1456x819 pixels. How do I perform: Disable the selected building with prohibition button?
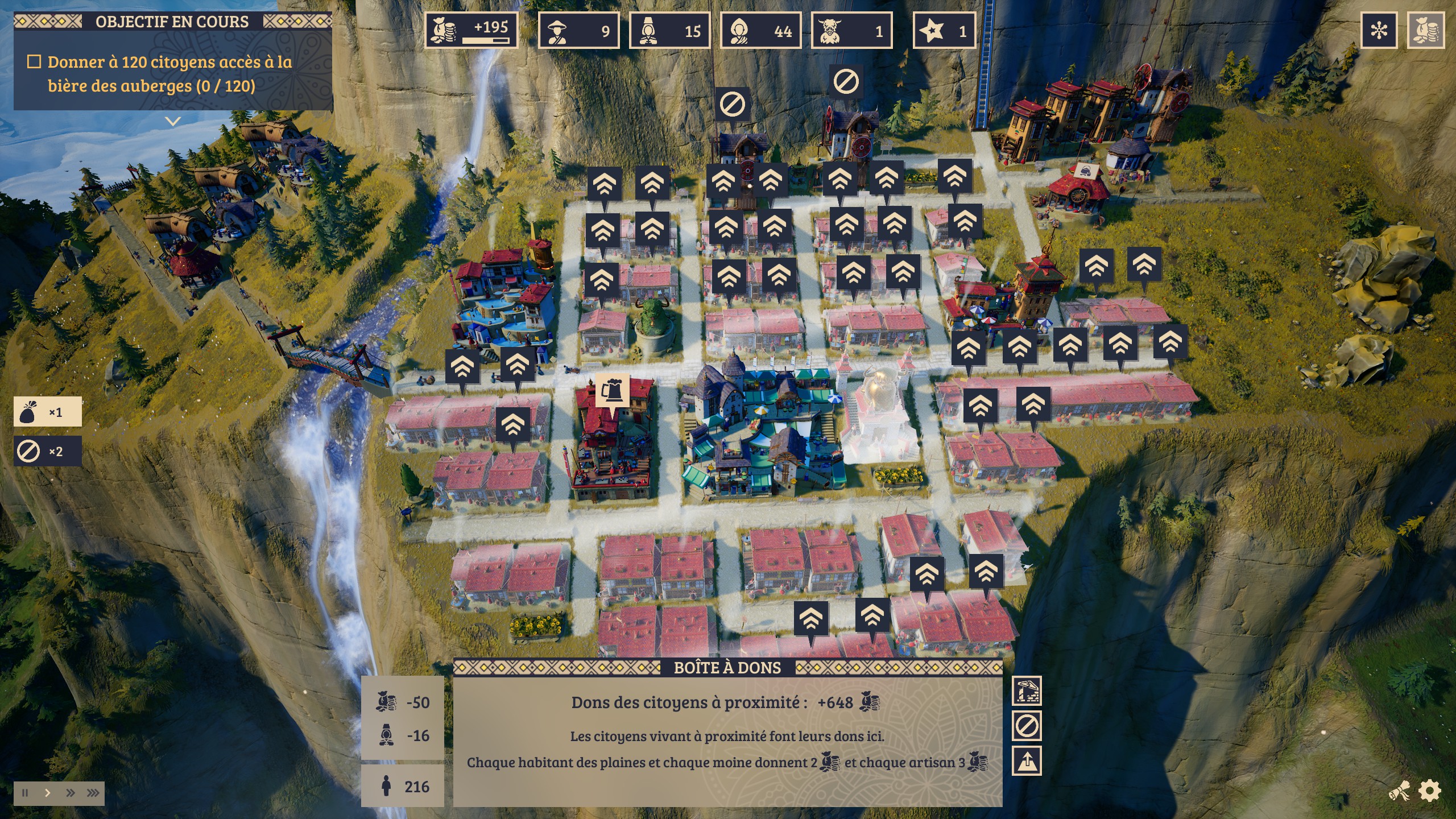coord(1027,726)
